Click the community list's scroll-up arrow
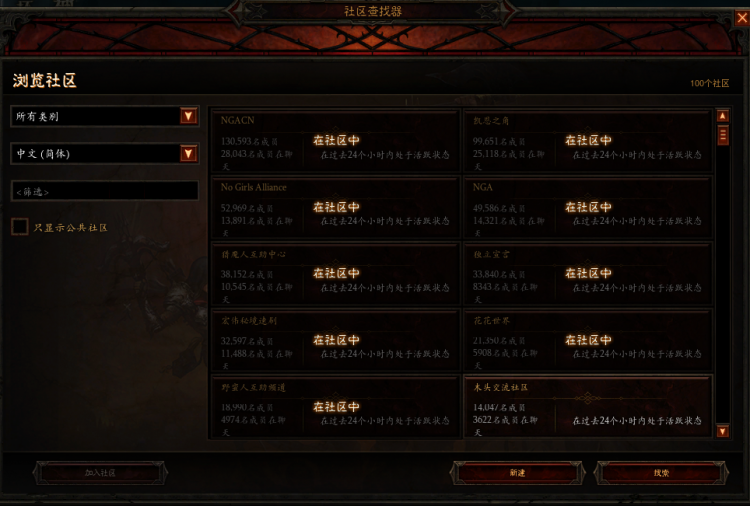750x506 pixels. [723, 116]
